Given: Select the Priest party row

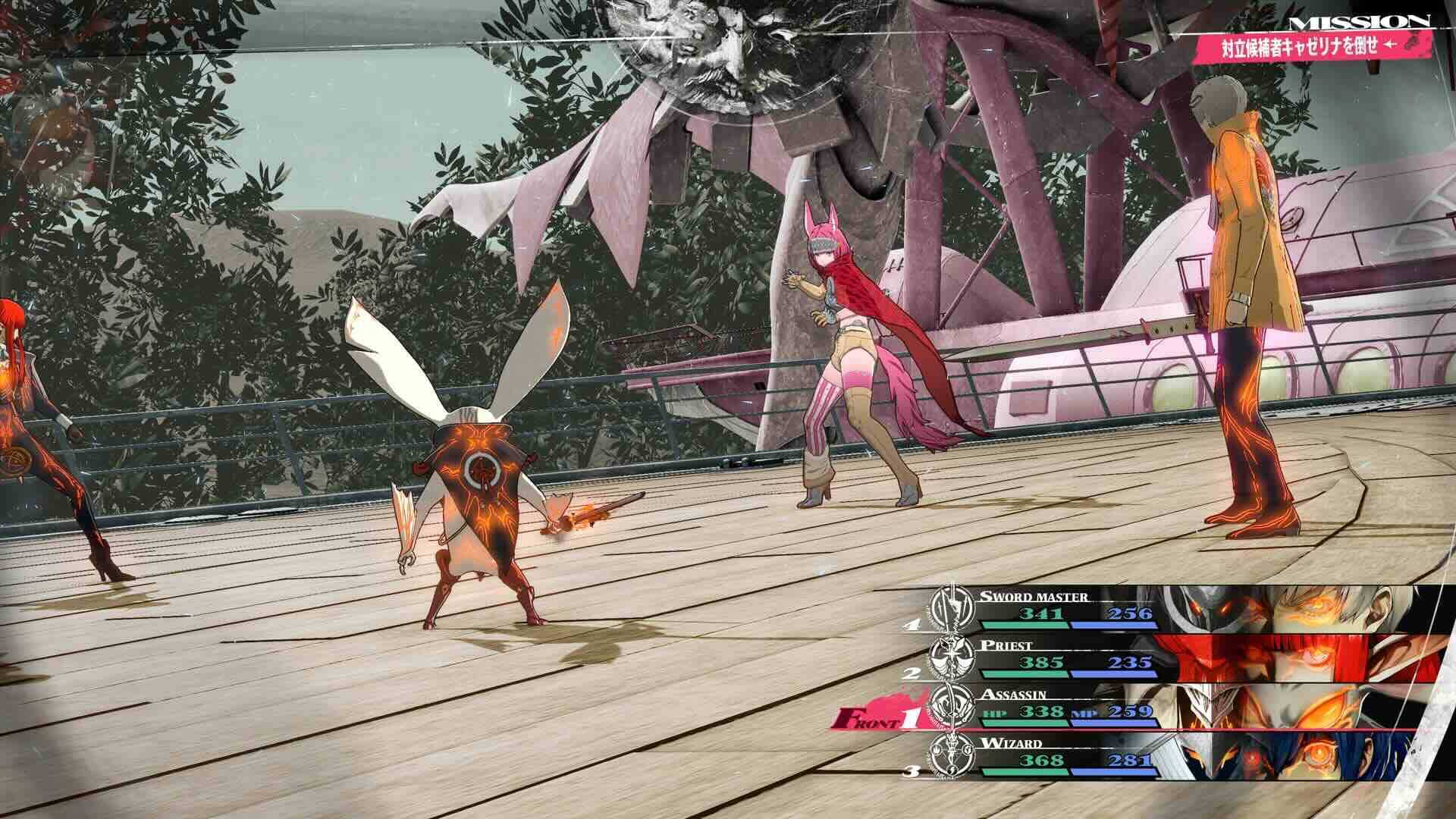Looking at the screenshot, I should click(1062, 658).
